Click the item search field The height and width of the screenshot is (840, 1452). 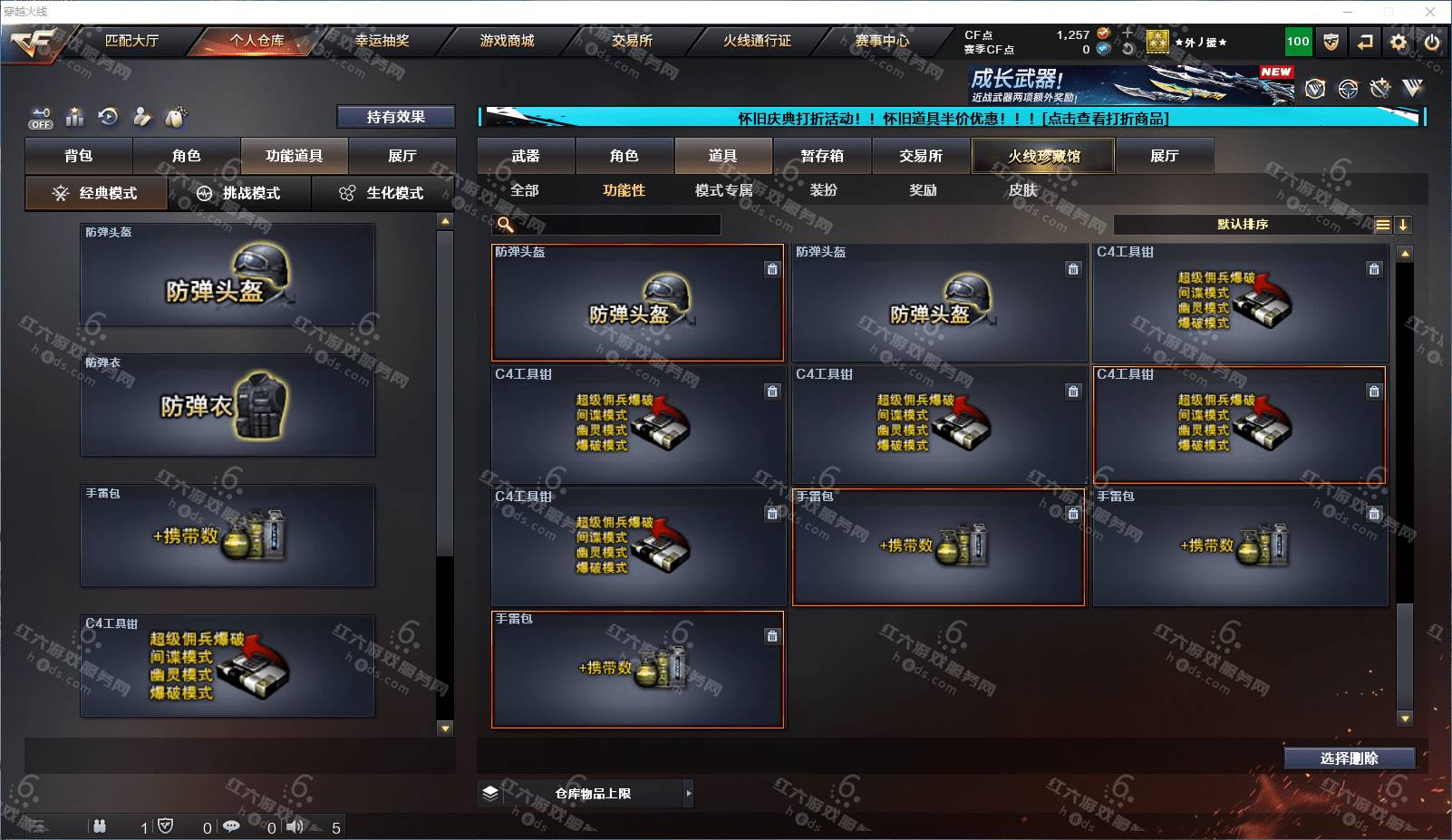tap(616, 225)
